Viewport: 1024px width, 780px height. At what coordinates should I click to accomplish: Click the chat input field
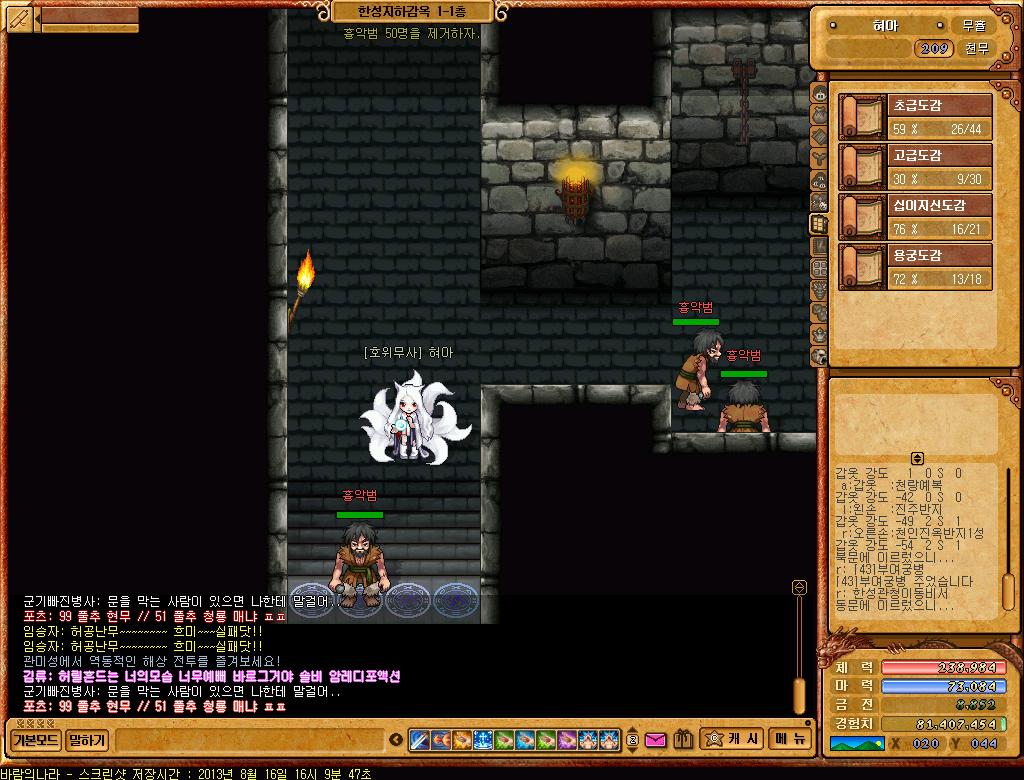250,741
